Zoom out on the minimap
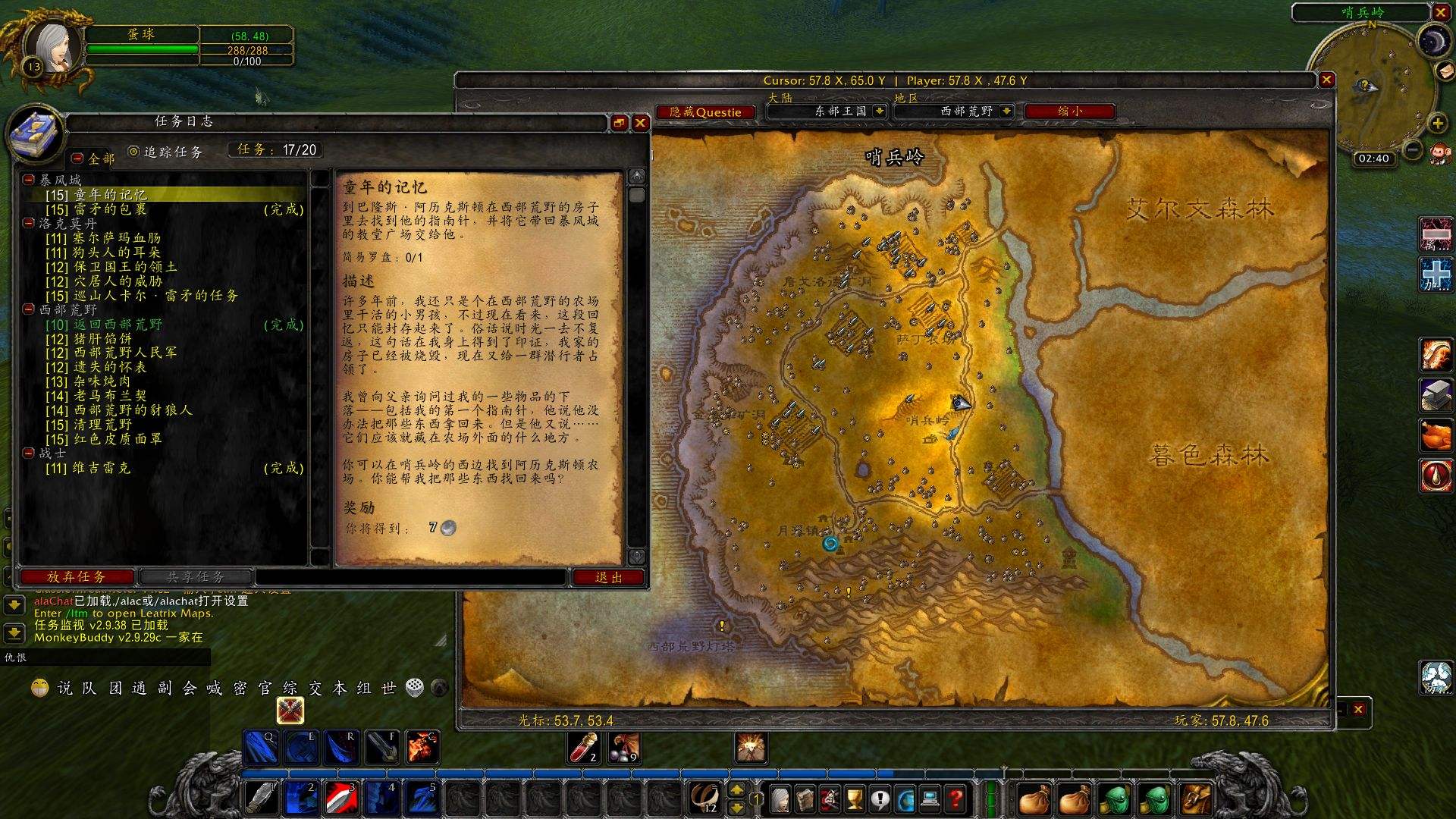This screenshot has height=819, width=1456. click(1412, 150)
